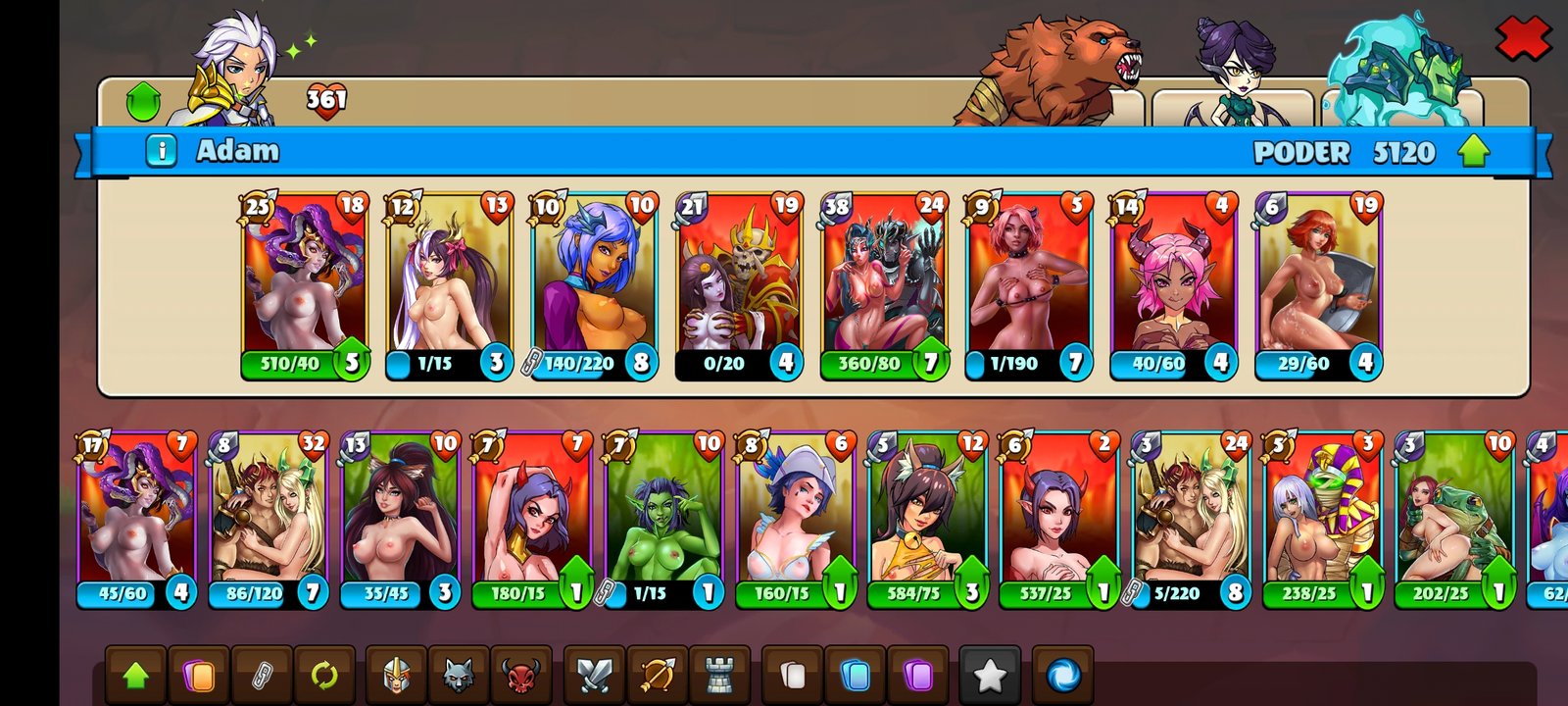Screen dimensions: 1568x706
Task: Toggle the green upgrade arrow filter
Action: coord(135,675)
